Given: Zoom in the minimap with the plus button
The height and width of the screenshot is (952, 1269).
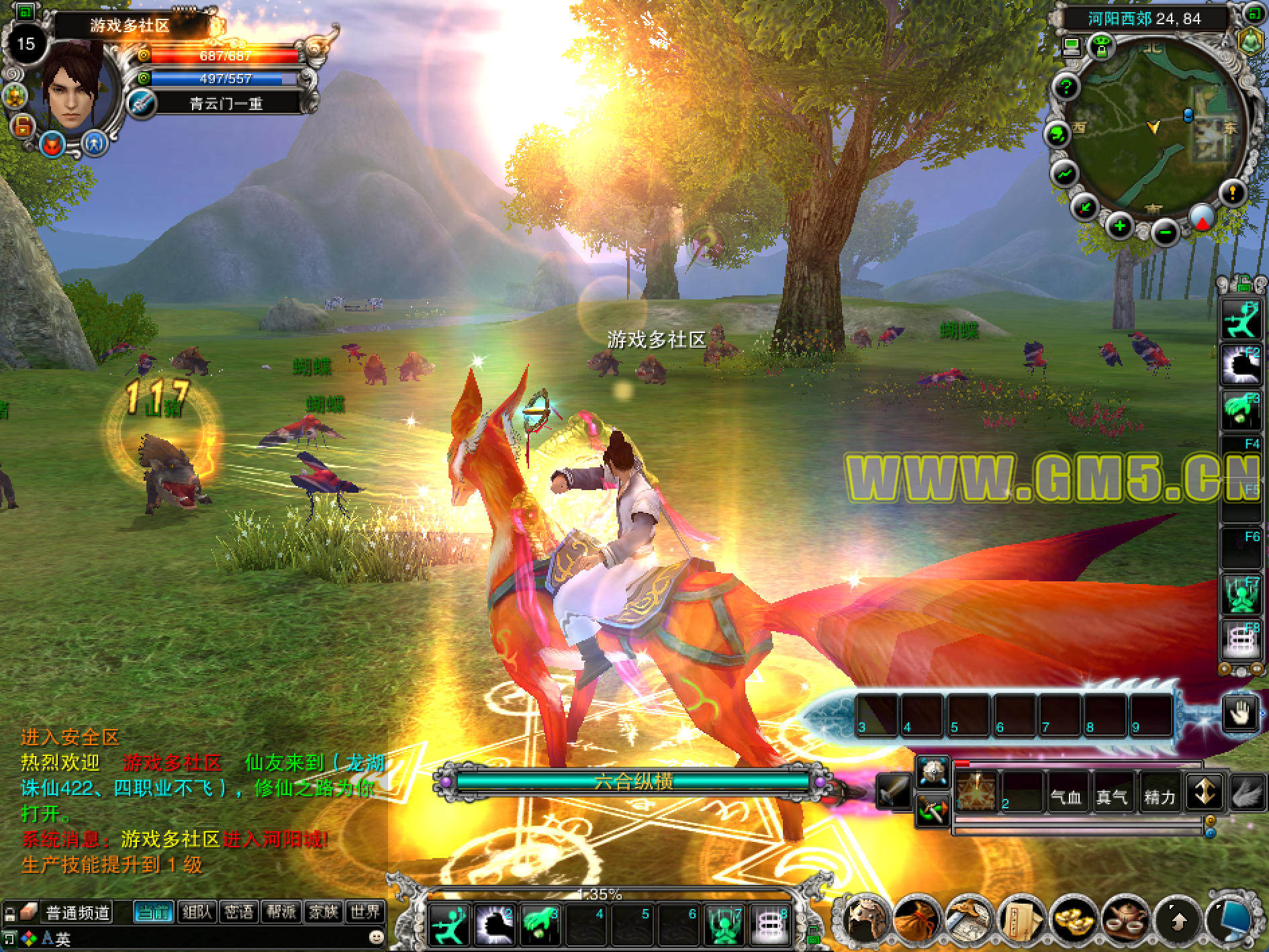Looking at the screenshot, I should [x=1119, y=227].
